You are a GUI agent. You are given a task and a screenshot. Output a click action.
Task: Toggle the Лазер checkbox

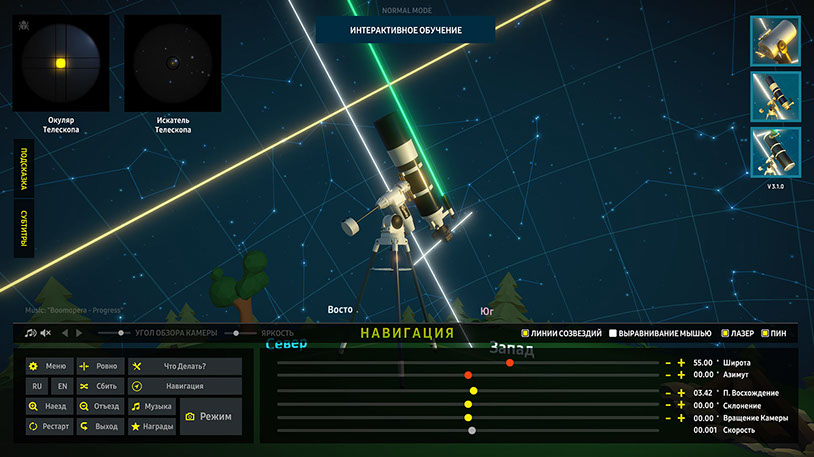pos(723,333)
